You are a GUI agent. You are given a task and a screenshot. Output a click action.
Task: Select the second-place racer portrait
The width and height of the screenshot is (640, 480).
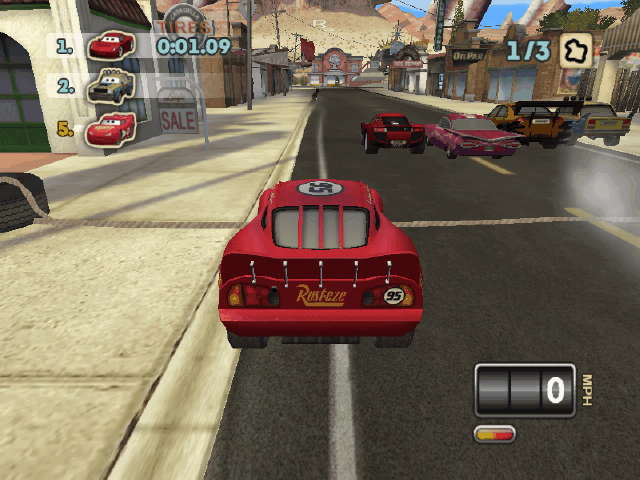click(x=110, y=87)
